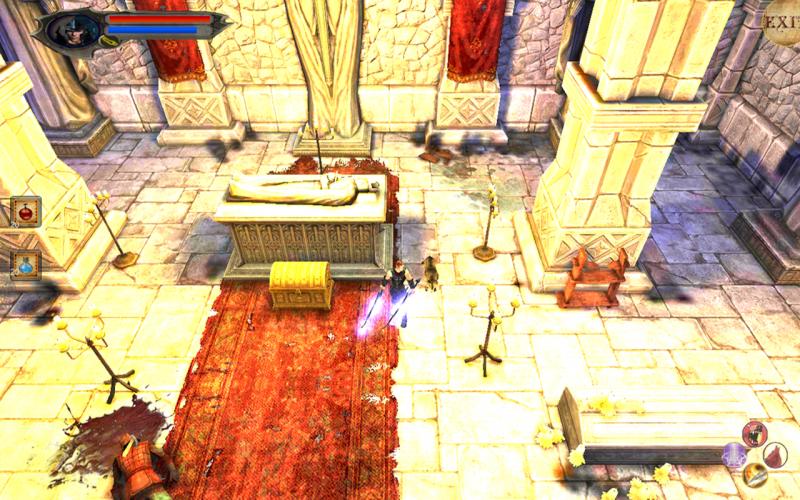This screenshot has height=500, width=800.
Task: Use the red health potion slot
Action: point(25,212)
